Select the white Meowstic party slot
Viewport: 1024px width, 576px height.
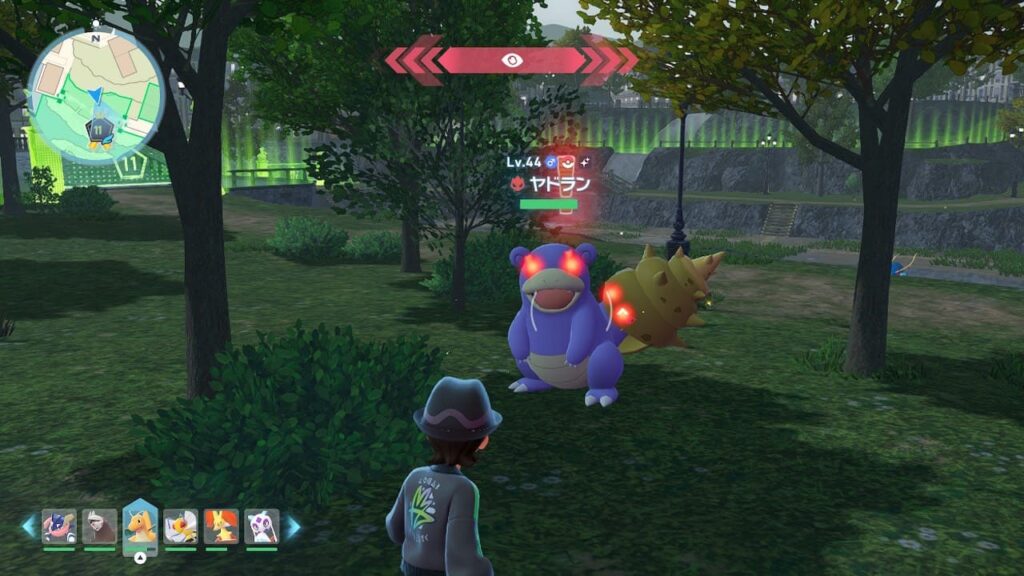pos(261,526)
